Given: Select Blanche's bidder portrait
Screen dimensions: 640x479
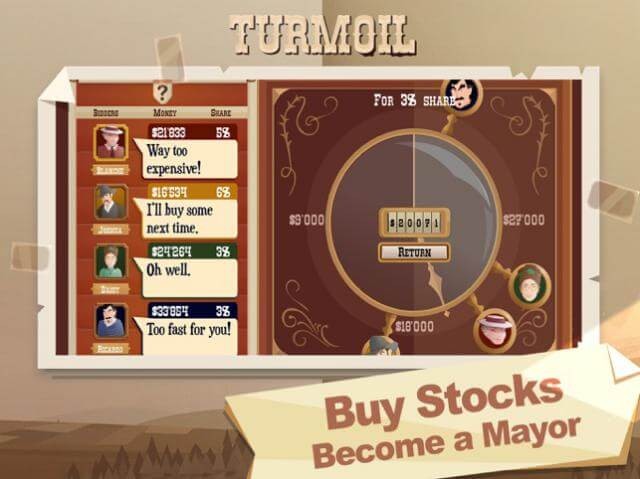Looking at the screenshot, I should pos(111,143).
